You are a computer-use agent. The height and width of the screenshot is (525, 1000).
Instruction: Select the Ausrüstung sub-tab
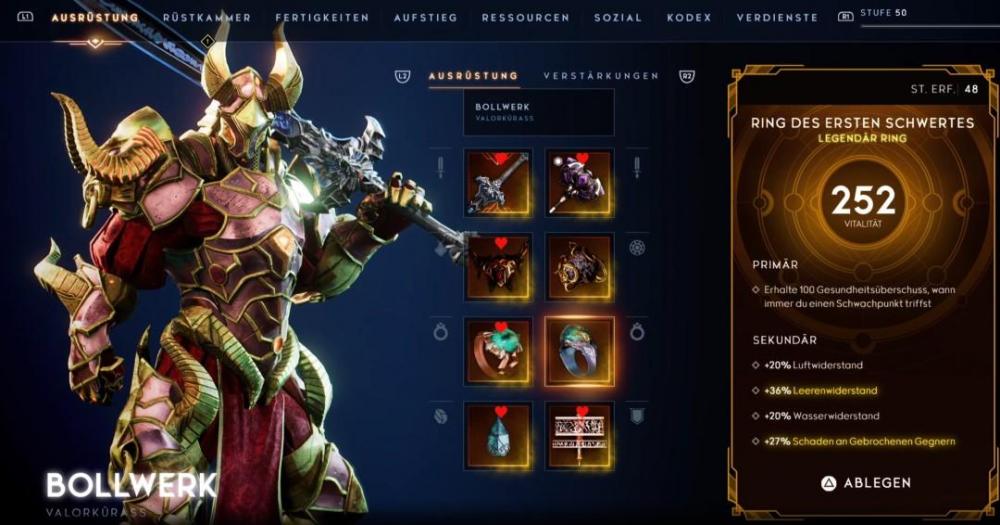click(x=473, y=76)
